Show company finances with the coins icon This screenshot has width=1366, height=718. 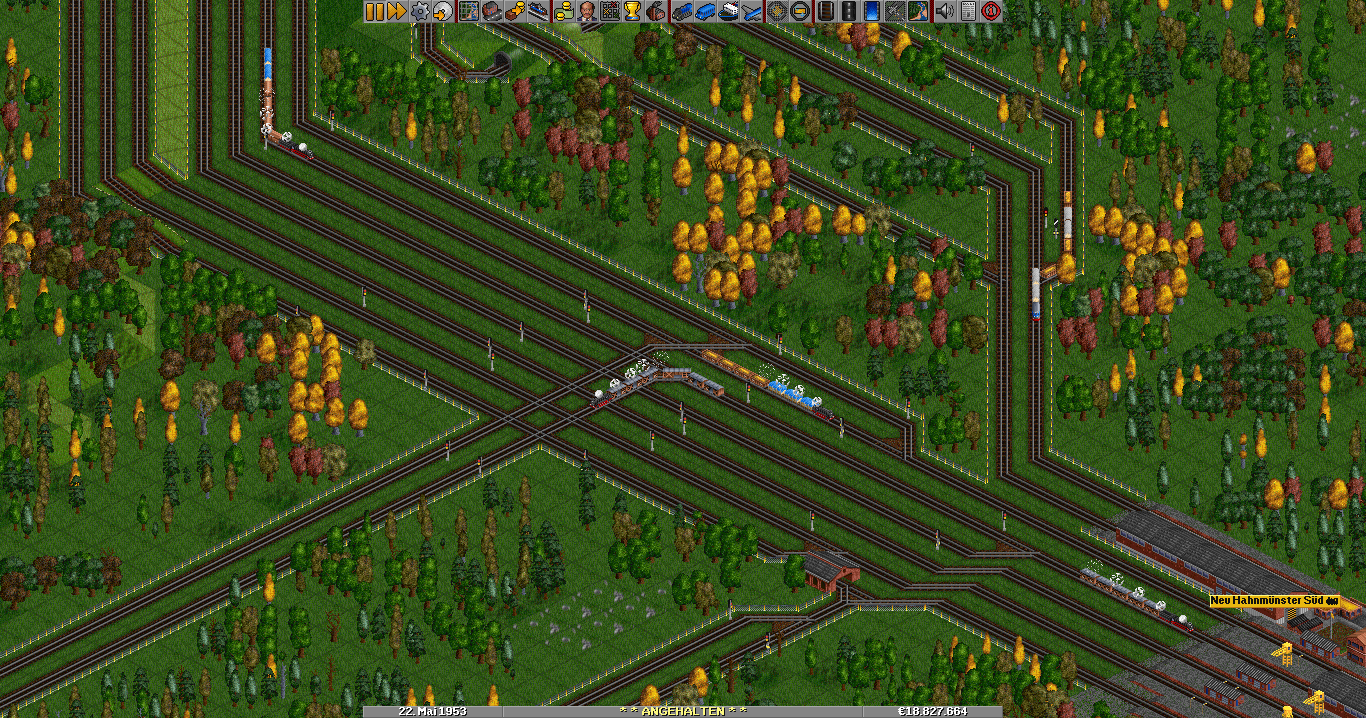tap(563, 11)
